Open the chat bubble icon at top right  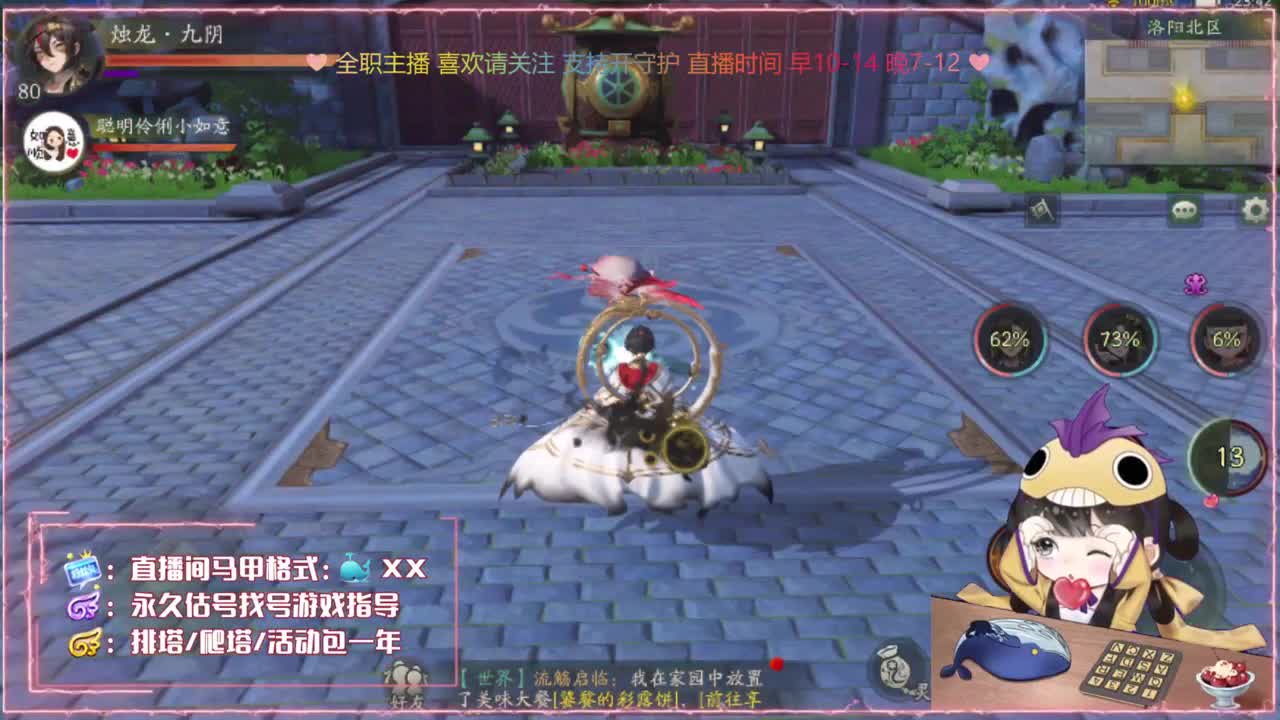[1184, 208]
